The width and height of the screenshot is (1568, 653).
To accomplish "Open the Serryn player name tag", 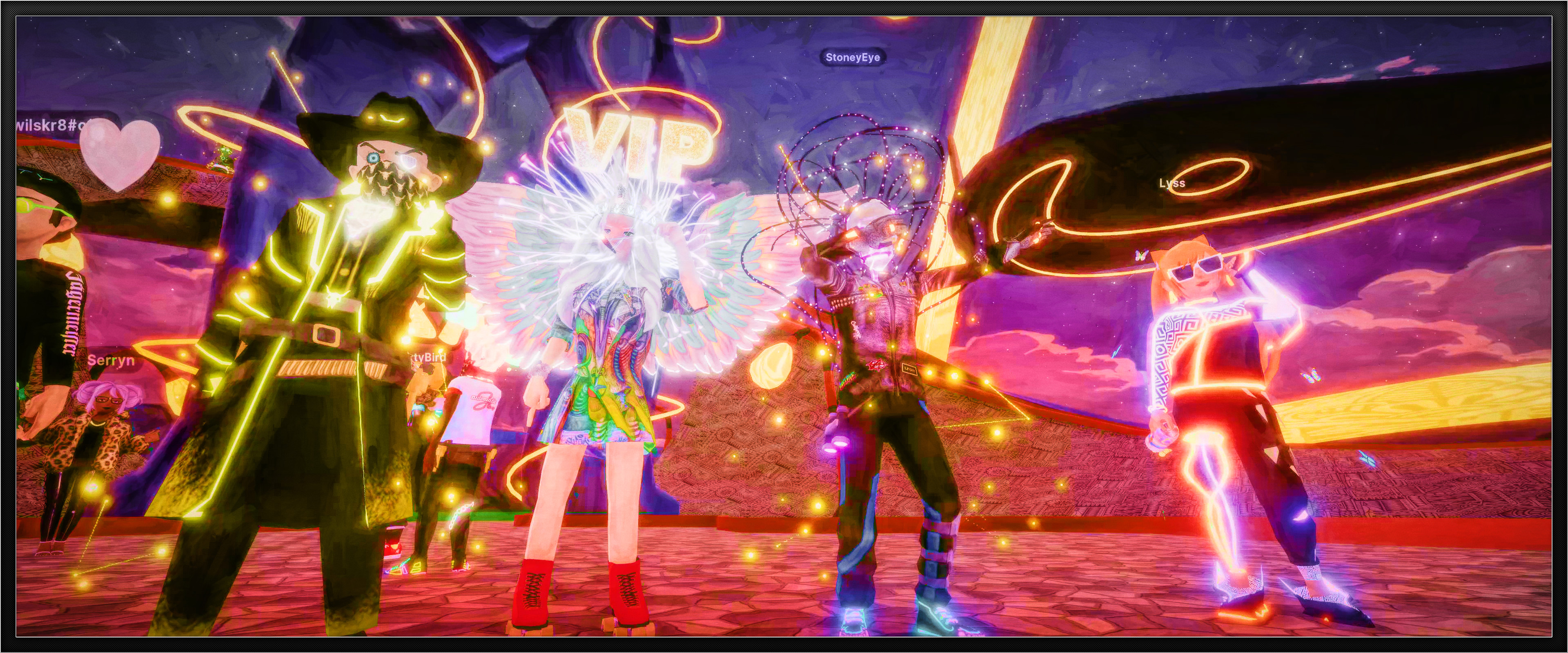I will [111, 360].
